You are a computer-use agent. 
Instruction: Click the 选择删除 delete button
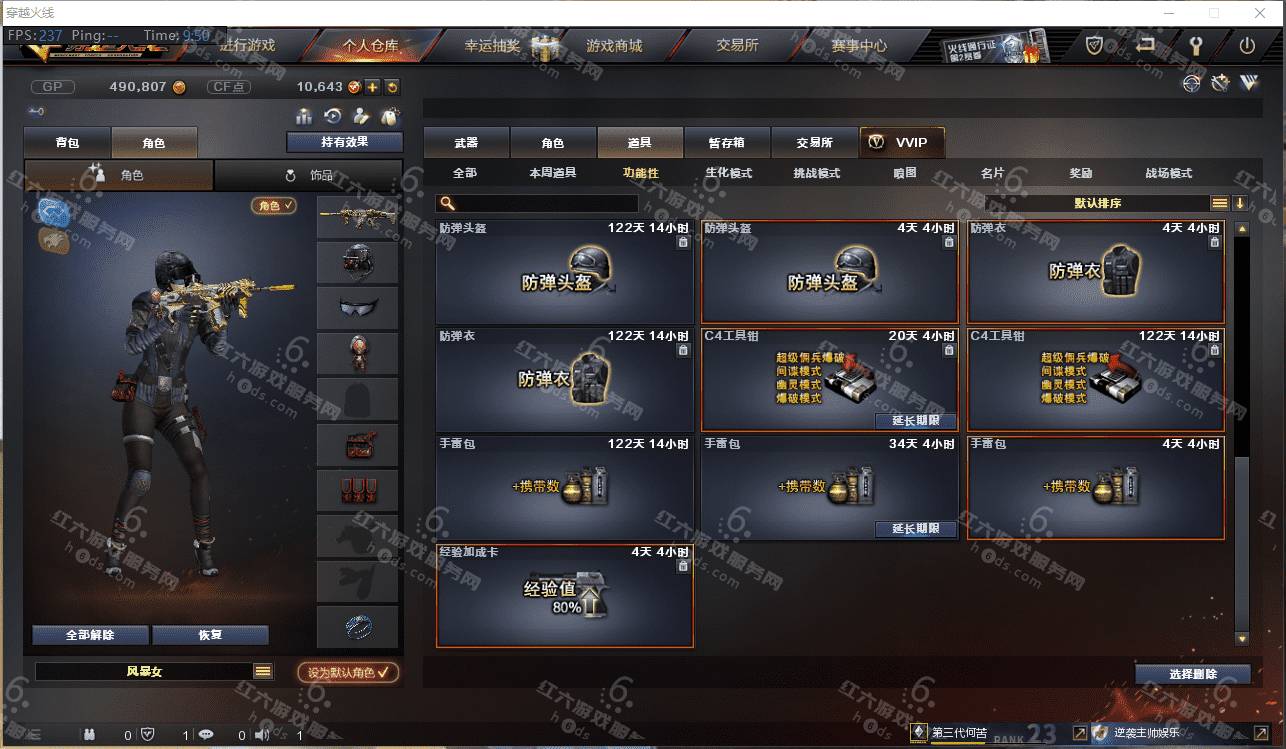click(1192, 674)
